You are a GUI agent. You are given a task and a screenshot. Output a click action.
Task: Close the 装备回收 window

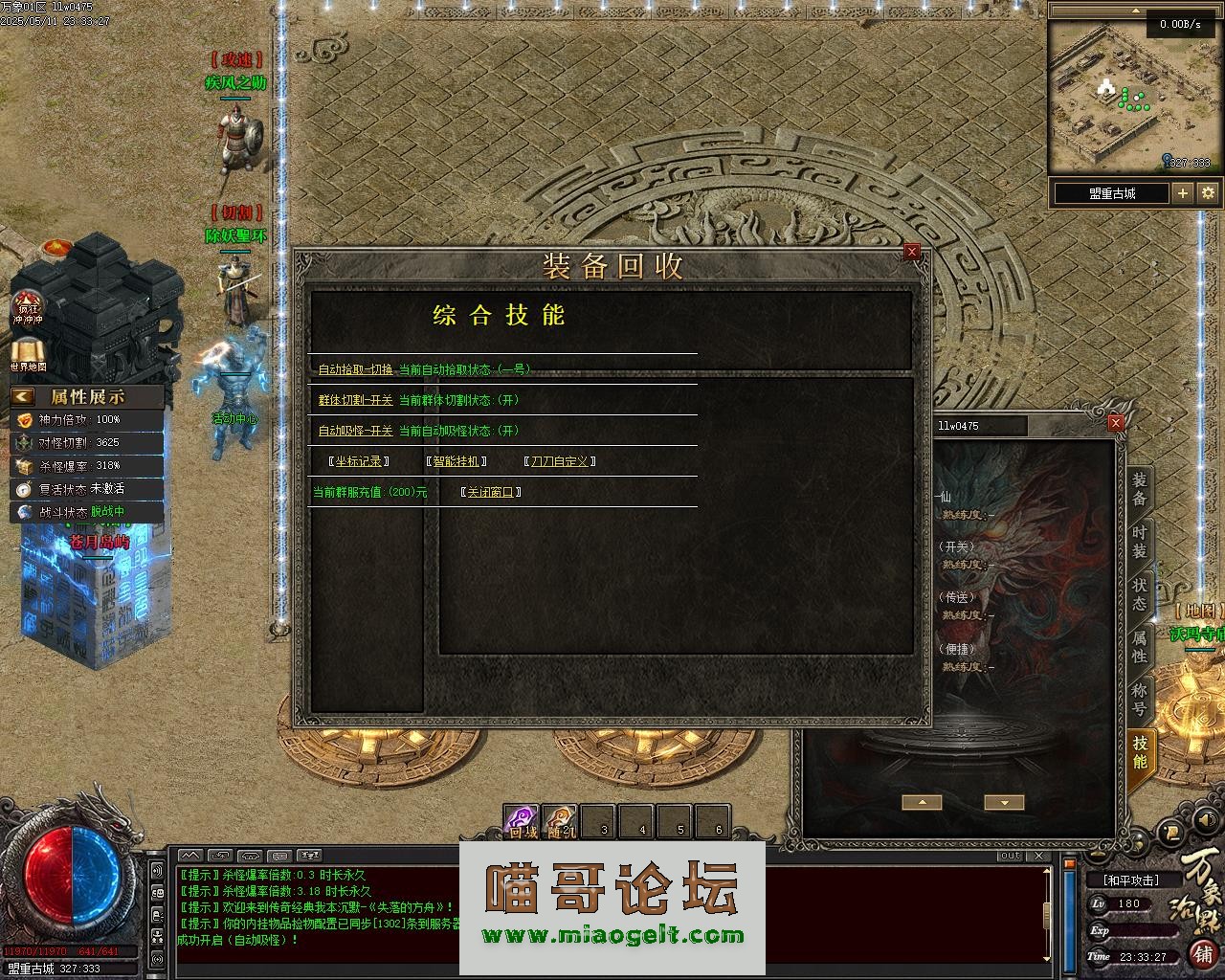(x=912, y=252)
